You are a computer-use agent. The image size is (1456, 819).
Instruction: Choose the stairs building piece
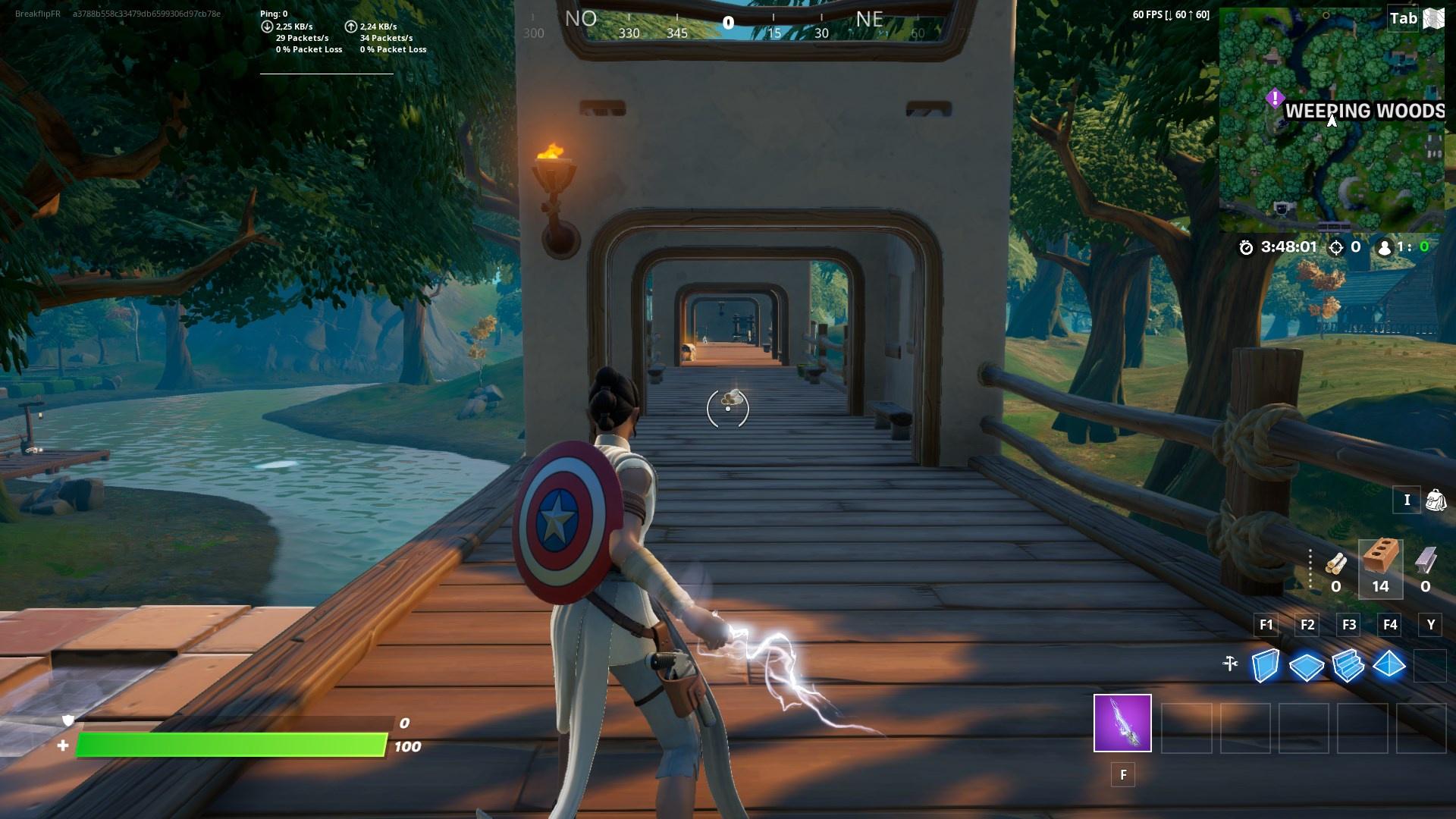click(1348, 666)
